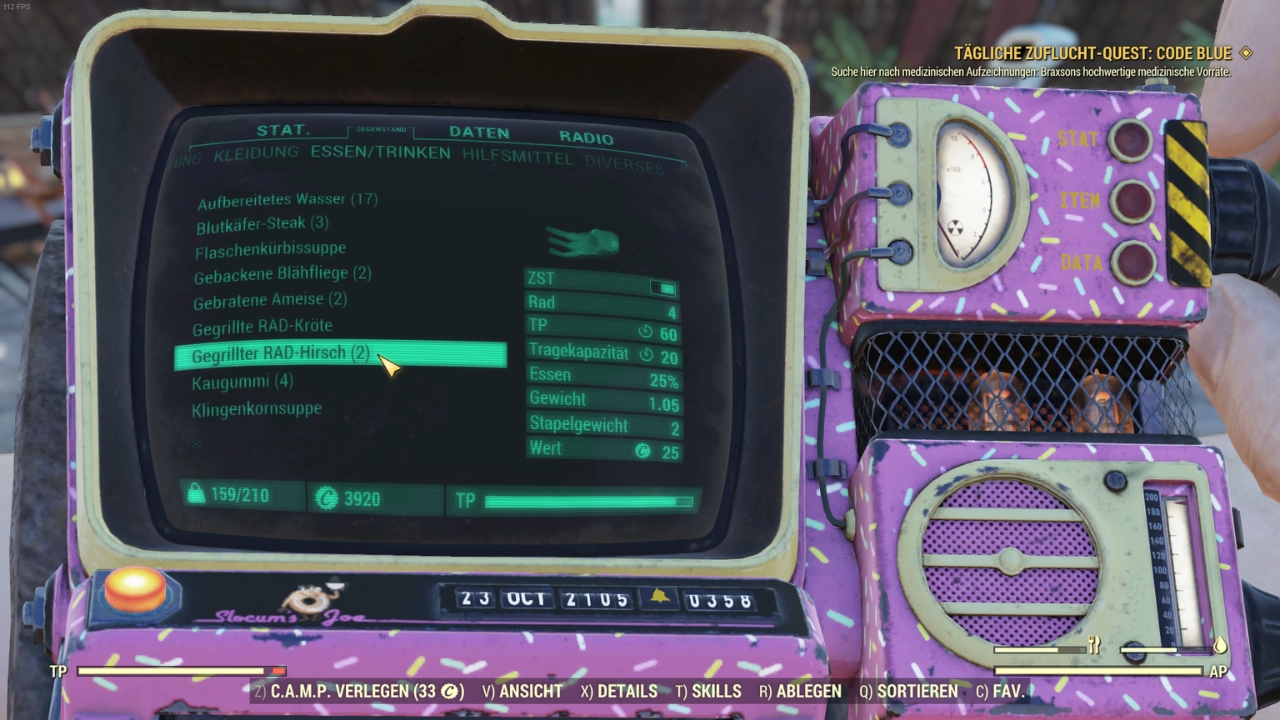
Task: Select the ESSEN/TRINKEN category
Action: pos(380,153)
